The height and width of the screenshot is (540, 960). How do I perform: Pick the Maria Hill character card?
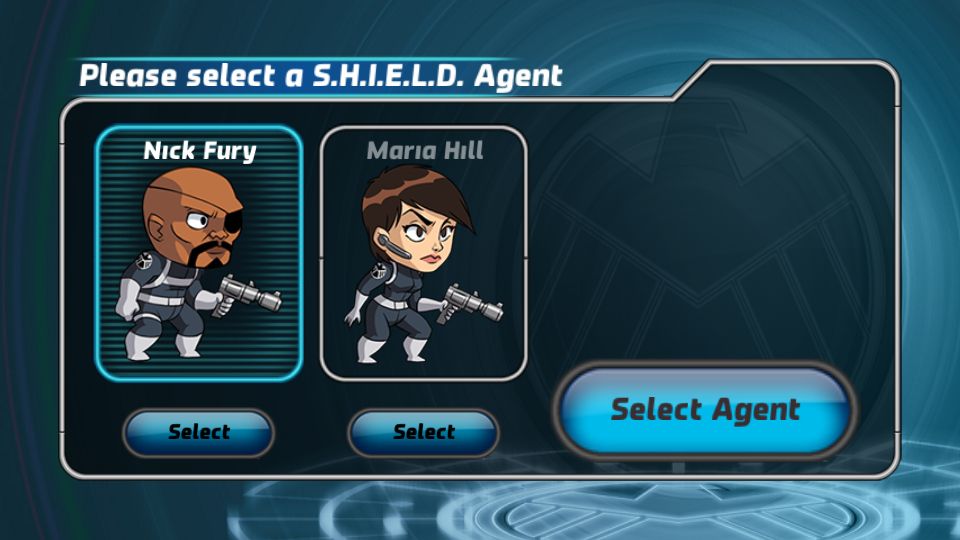coord(423,255)
